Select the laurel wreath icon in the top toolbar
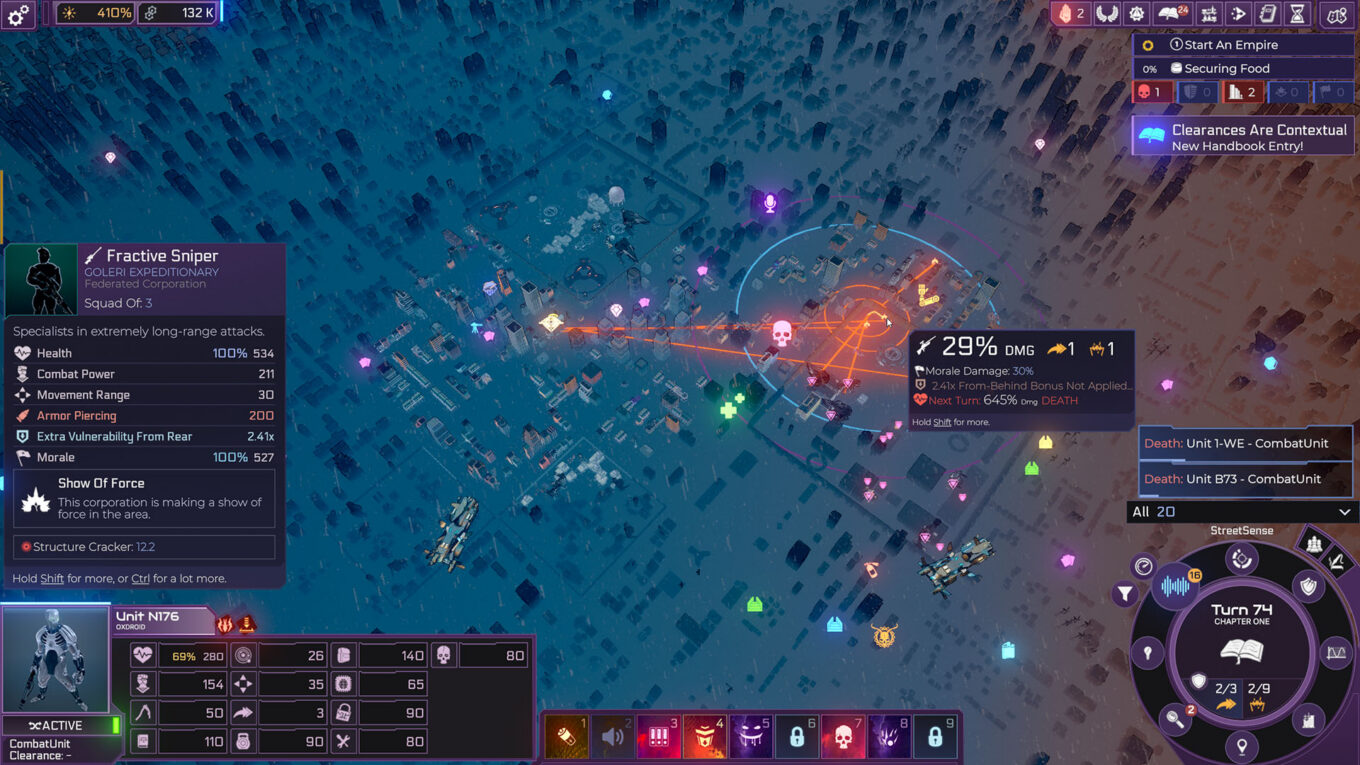Screen dimensions: 1360x765 click(1107, 14)
